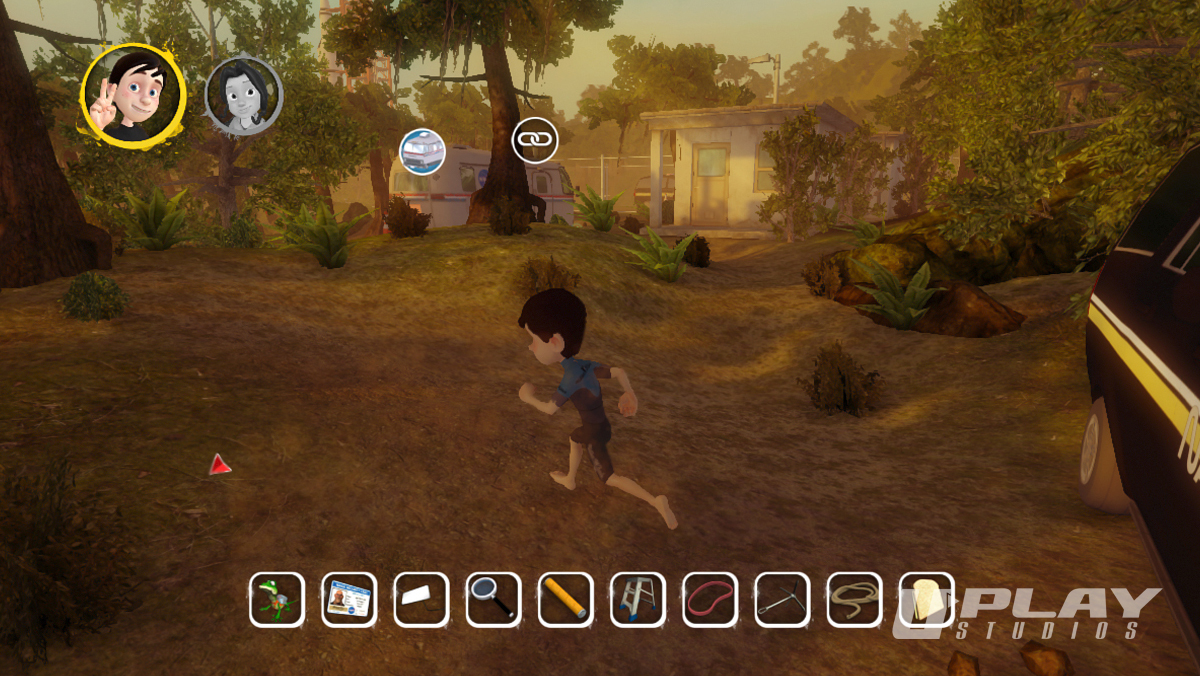The height and width of the screenshot is (676, 1200).
Task: Select the red rubber band item
Action: tap(710, 599)
